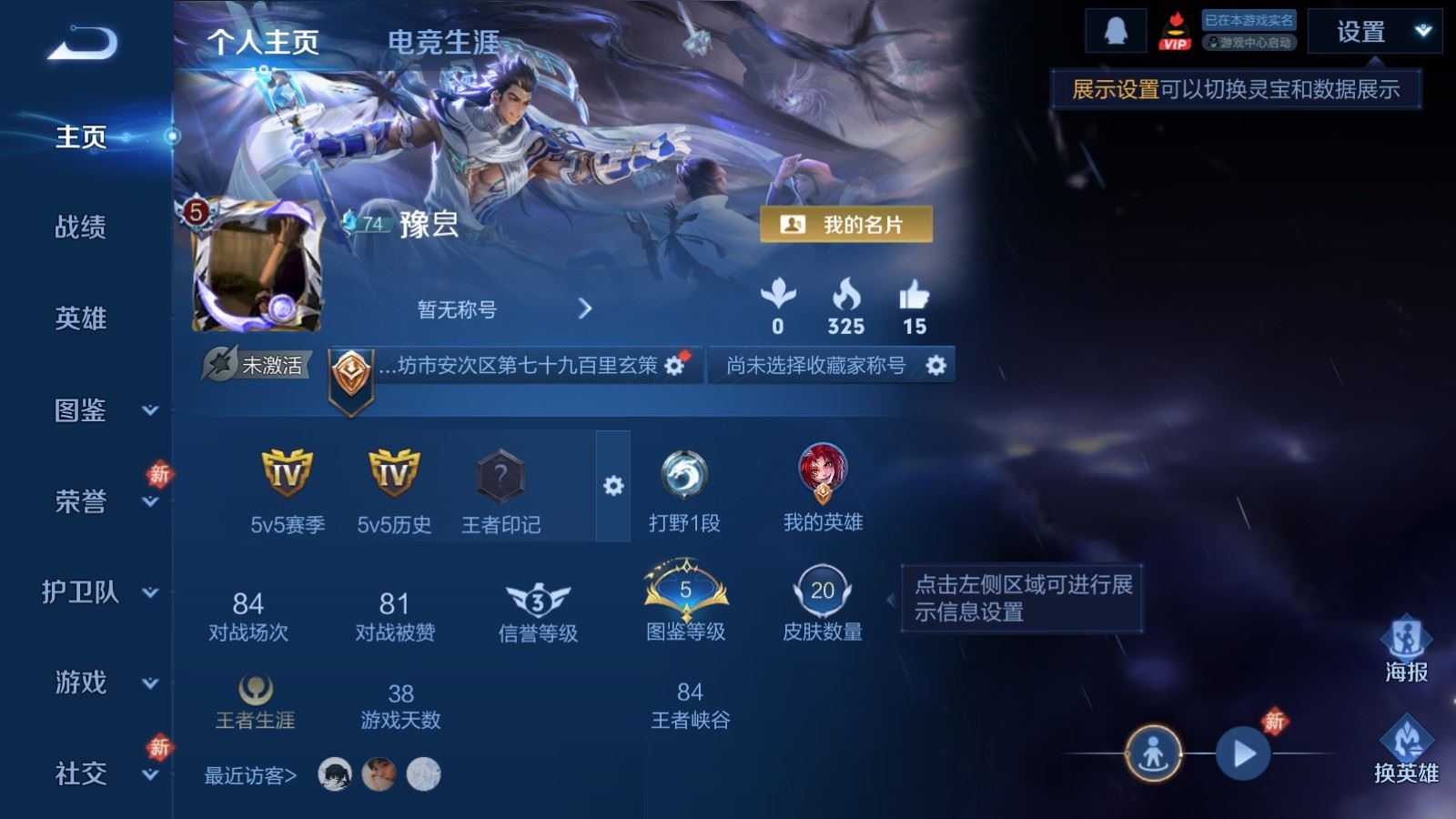Switch to the 电竞生涯 tab
Image resolution: width=1456 pixels, height=819 pixels.
pyautogui.click(x=445, y=41)
